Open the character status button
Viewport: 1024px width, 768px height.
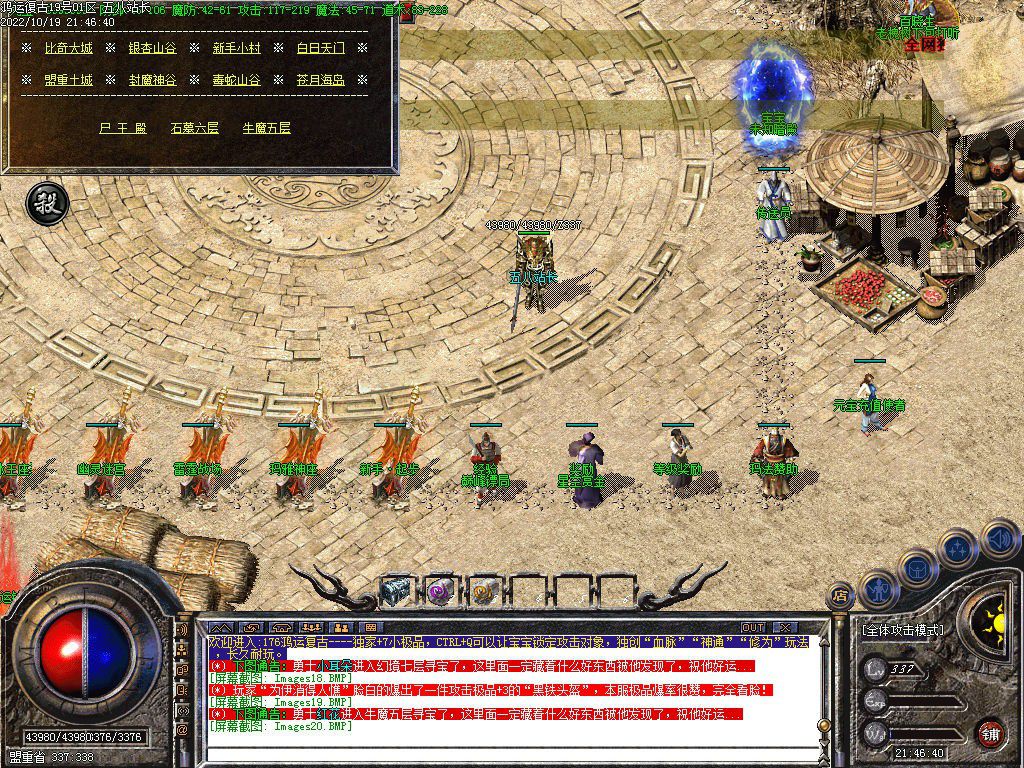(x=878, y=589)
